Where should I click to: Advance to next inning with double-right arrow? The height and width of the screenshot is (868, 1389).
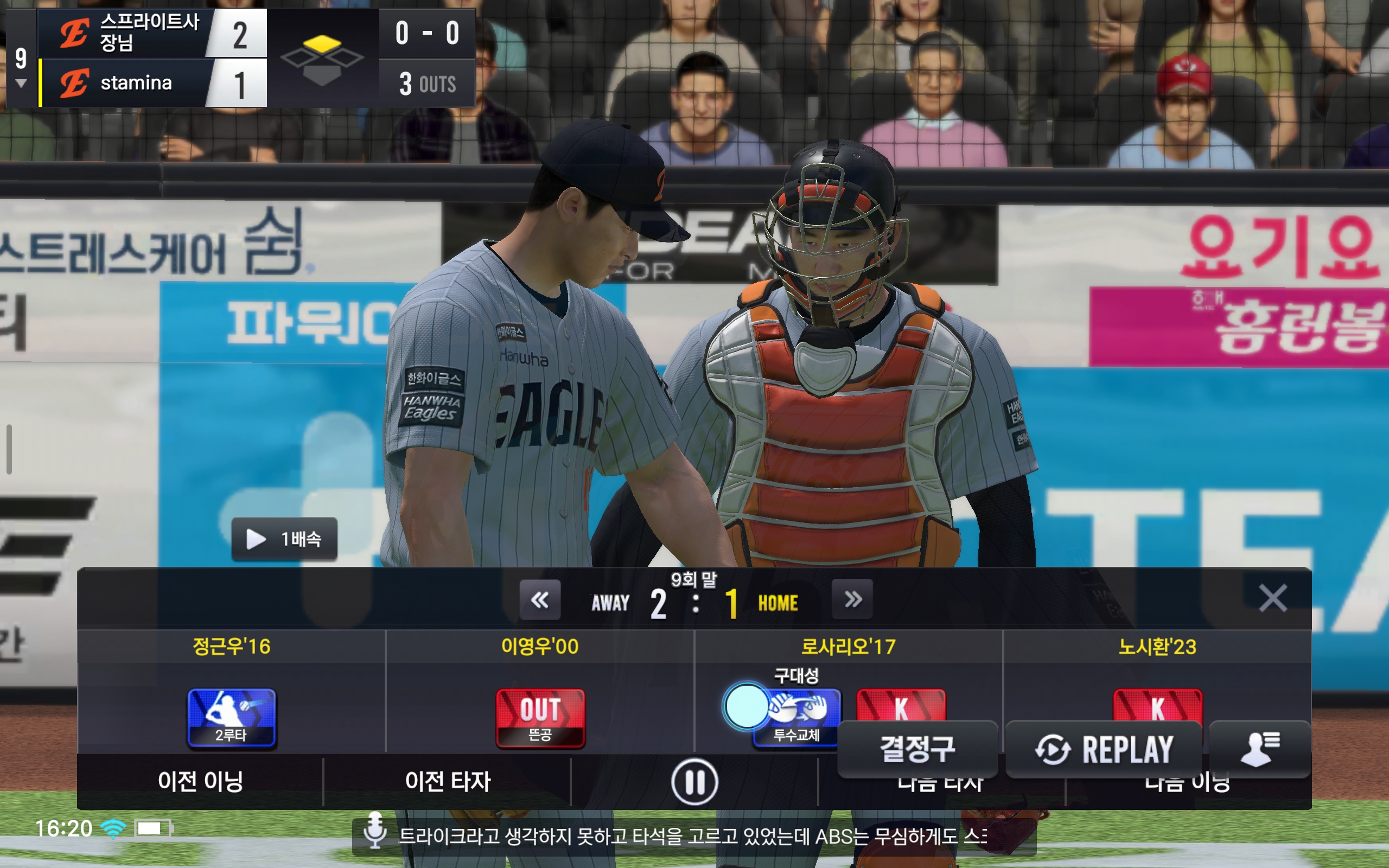coord(852,600)
